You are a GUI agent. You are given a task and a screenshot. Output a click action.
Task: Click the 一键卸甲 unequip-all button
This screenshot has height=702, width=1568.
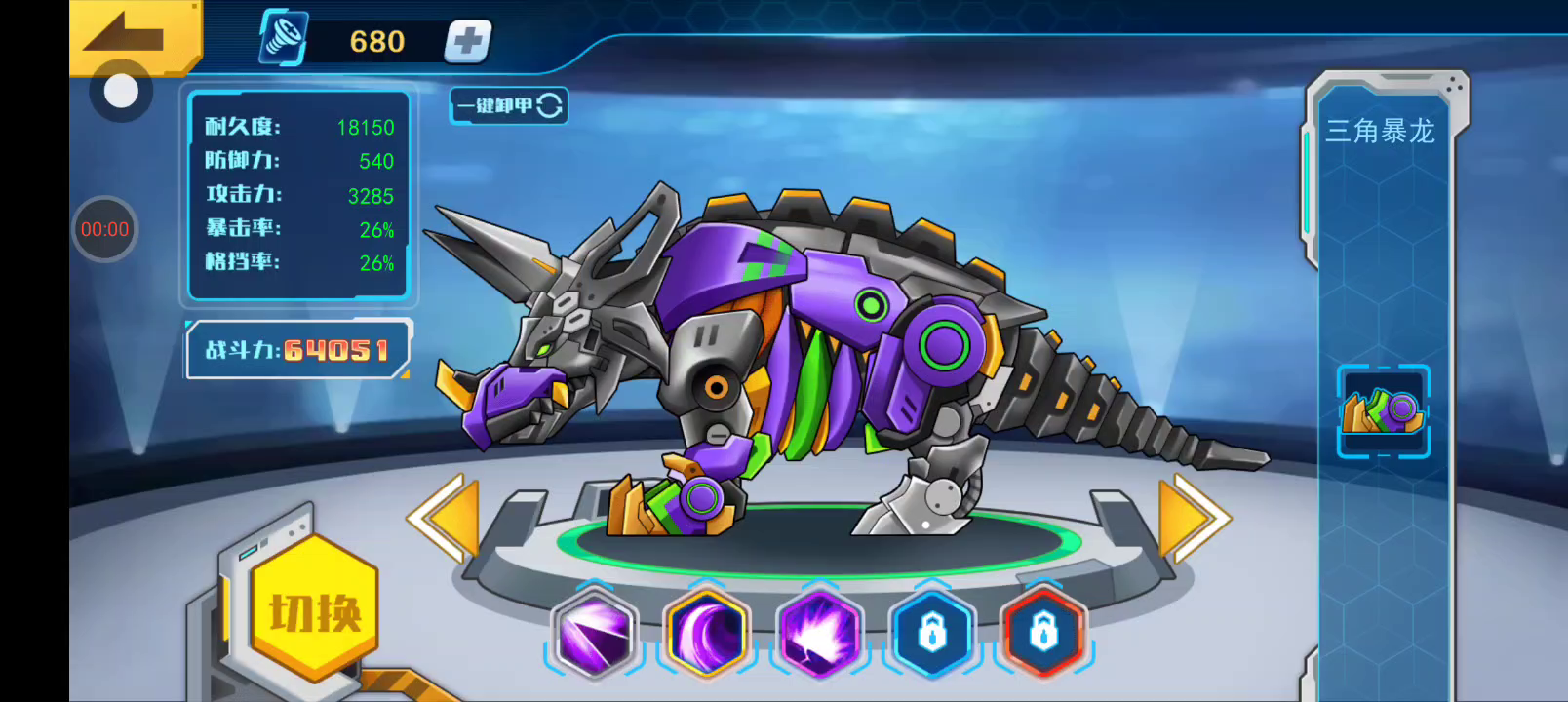point(509,105)
